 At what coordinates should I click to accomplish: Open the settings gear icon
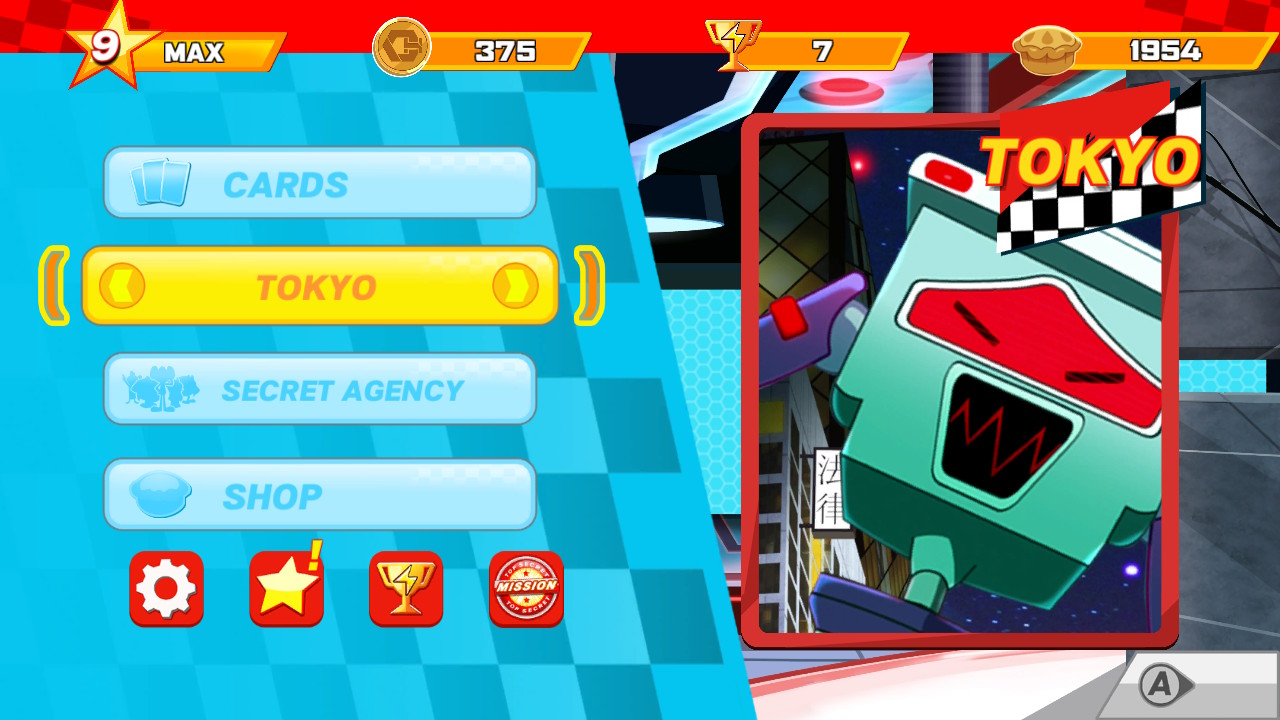pos(166,589)
